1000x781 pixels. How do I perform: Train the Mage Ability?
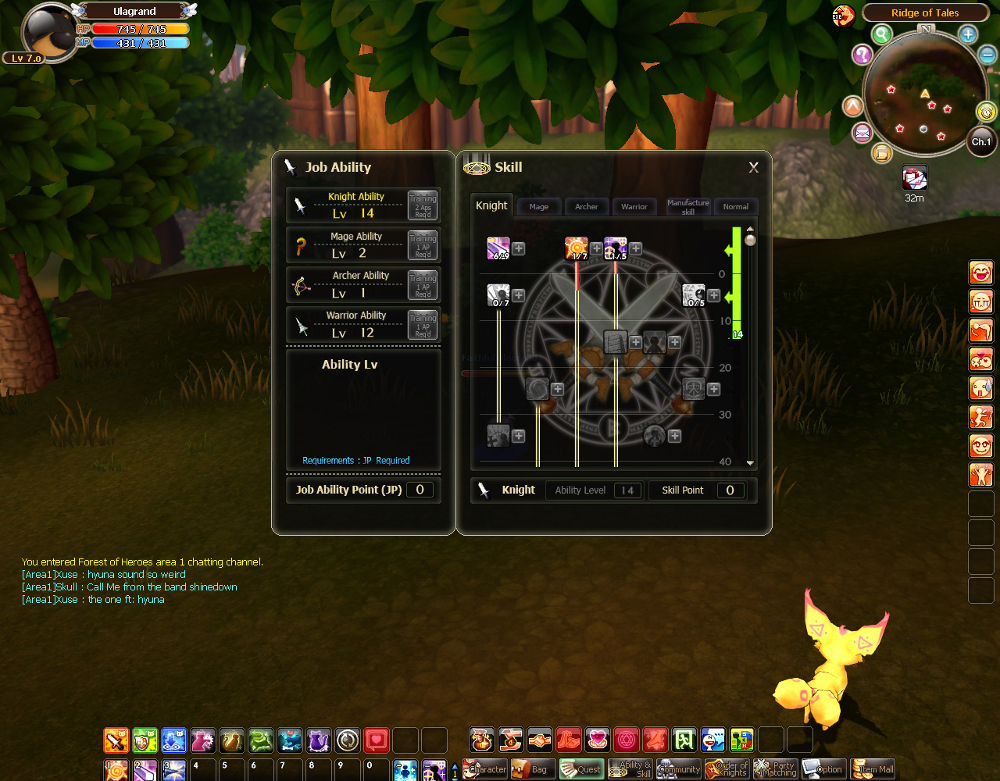tap(423, 245)
